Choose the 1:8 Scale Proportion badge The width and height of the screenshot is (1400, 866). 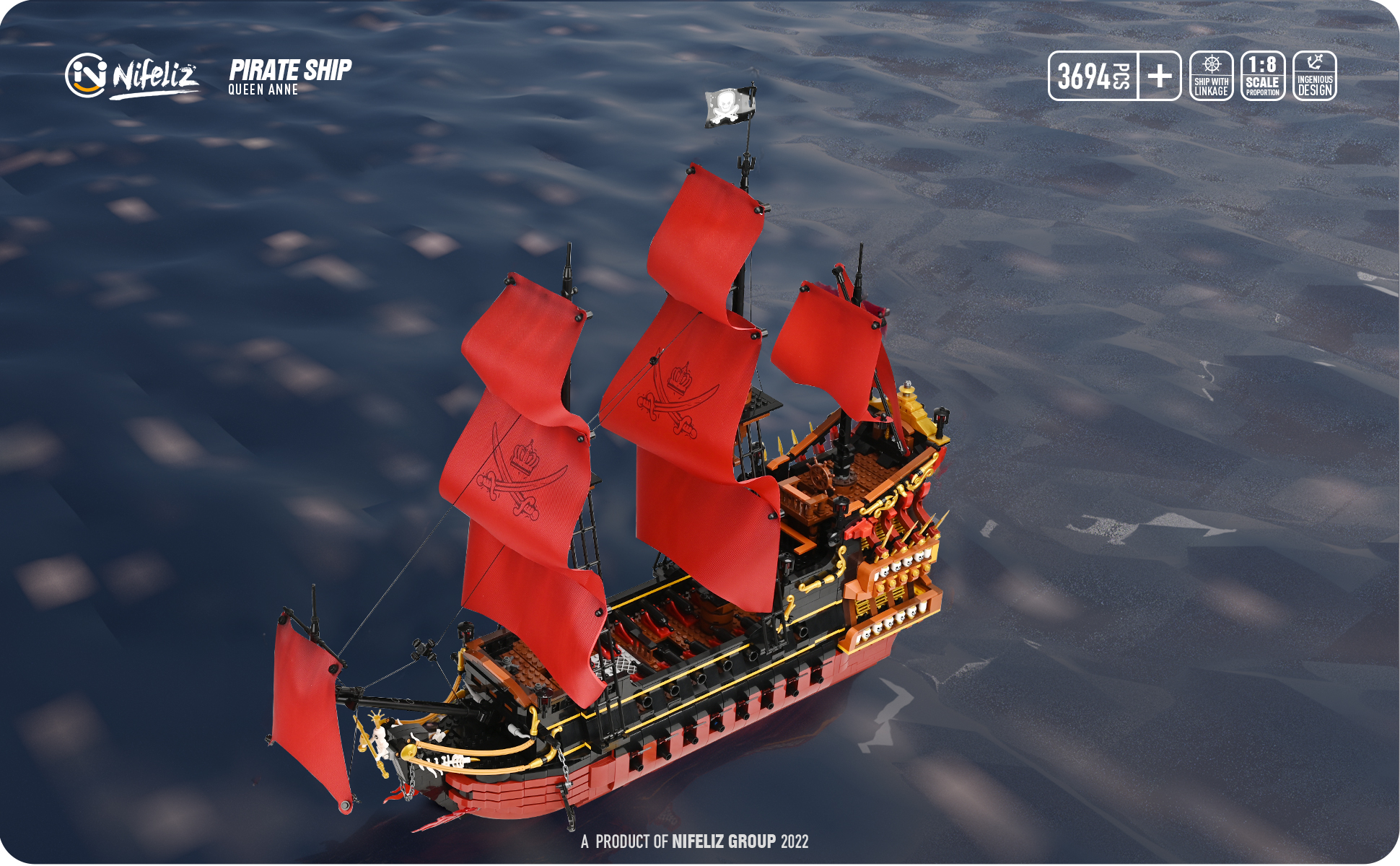[x=1263, y=76]
